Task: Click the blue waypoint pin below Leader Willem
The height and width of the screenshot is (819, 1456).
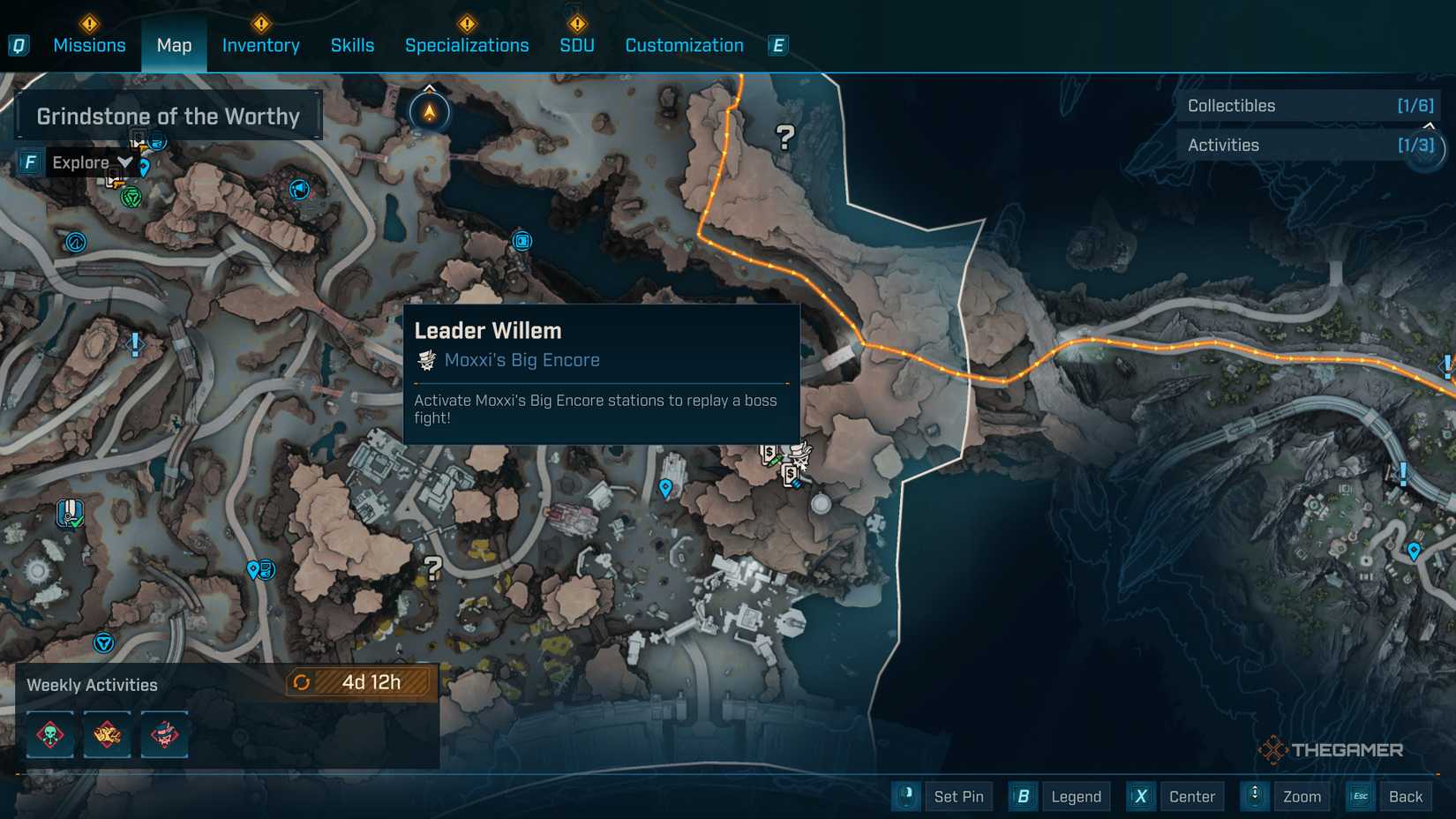Action: tap(664, 486)
